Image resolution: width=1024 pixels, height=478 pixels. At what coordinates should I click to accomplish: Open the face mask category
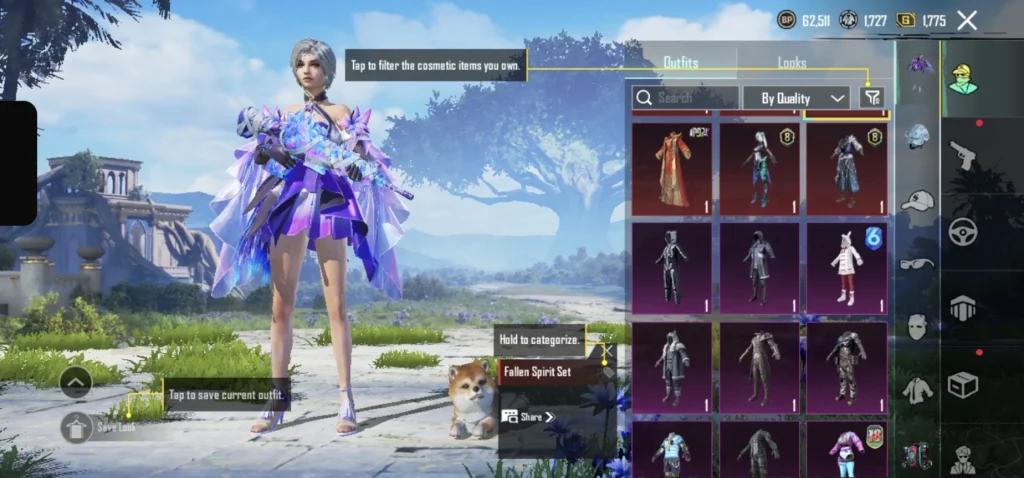coord(917,327)
